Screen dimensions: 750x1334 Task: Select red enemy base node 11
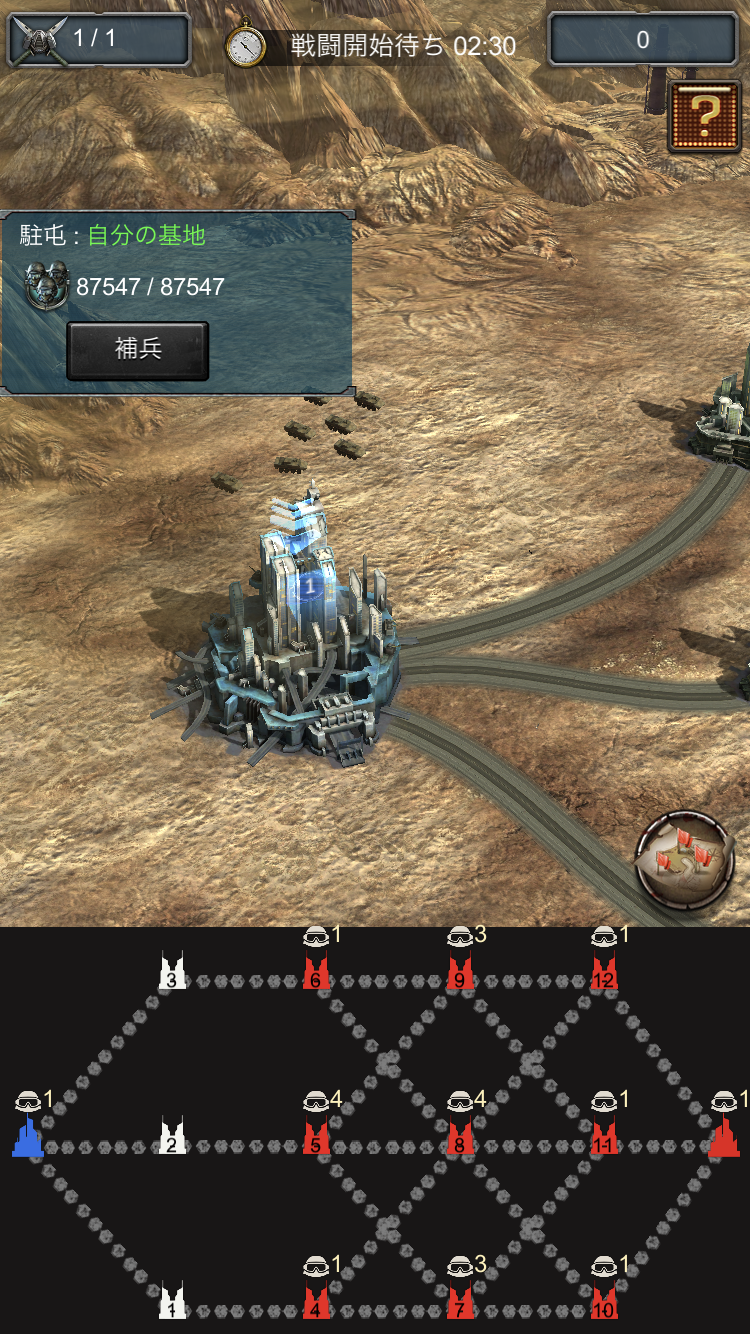coord(604,1138)
